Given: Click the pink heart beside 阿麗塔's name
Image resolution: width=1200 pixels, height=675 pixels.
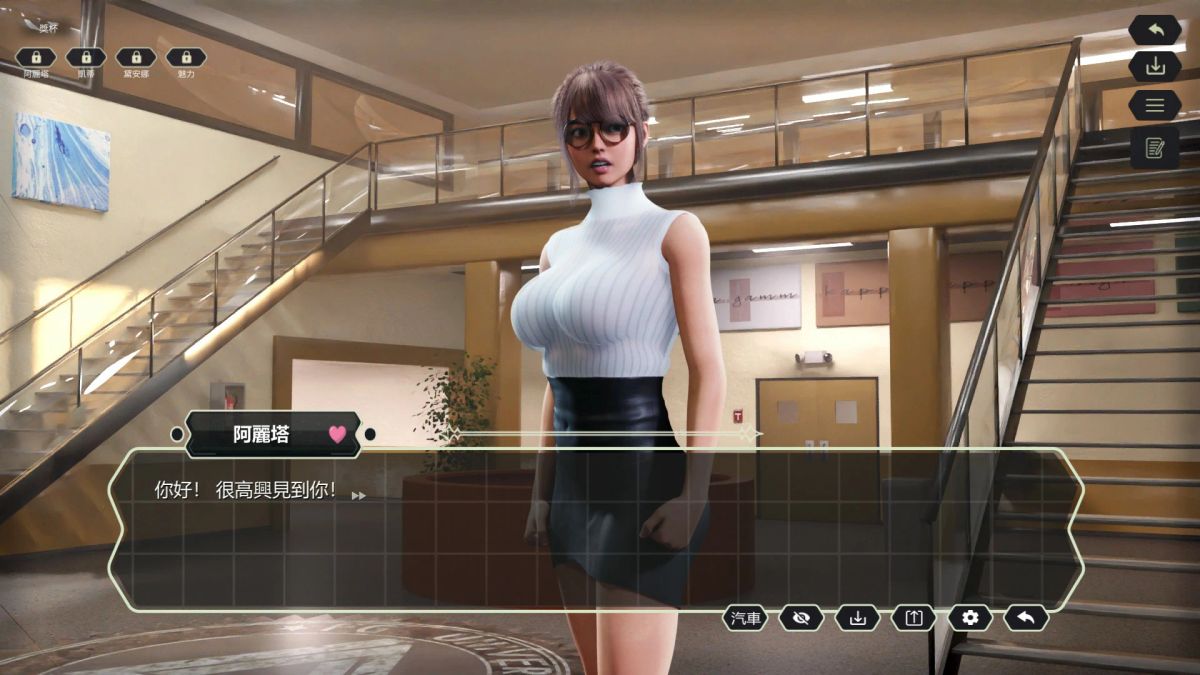Looking at the screenshot, I should [337, 435].
